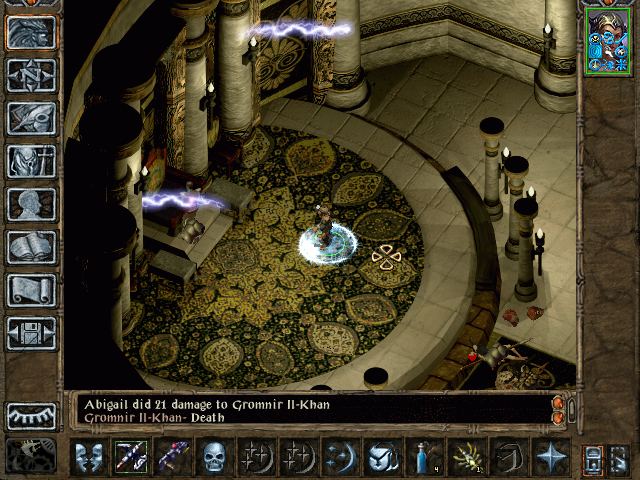The width and height of the screenshot is (640, 480).
Task: Open the character record sheet
Action: pyautogui.click(x=32, y=204)
